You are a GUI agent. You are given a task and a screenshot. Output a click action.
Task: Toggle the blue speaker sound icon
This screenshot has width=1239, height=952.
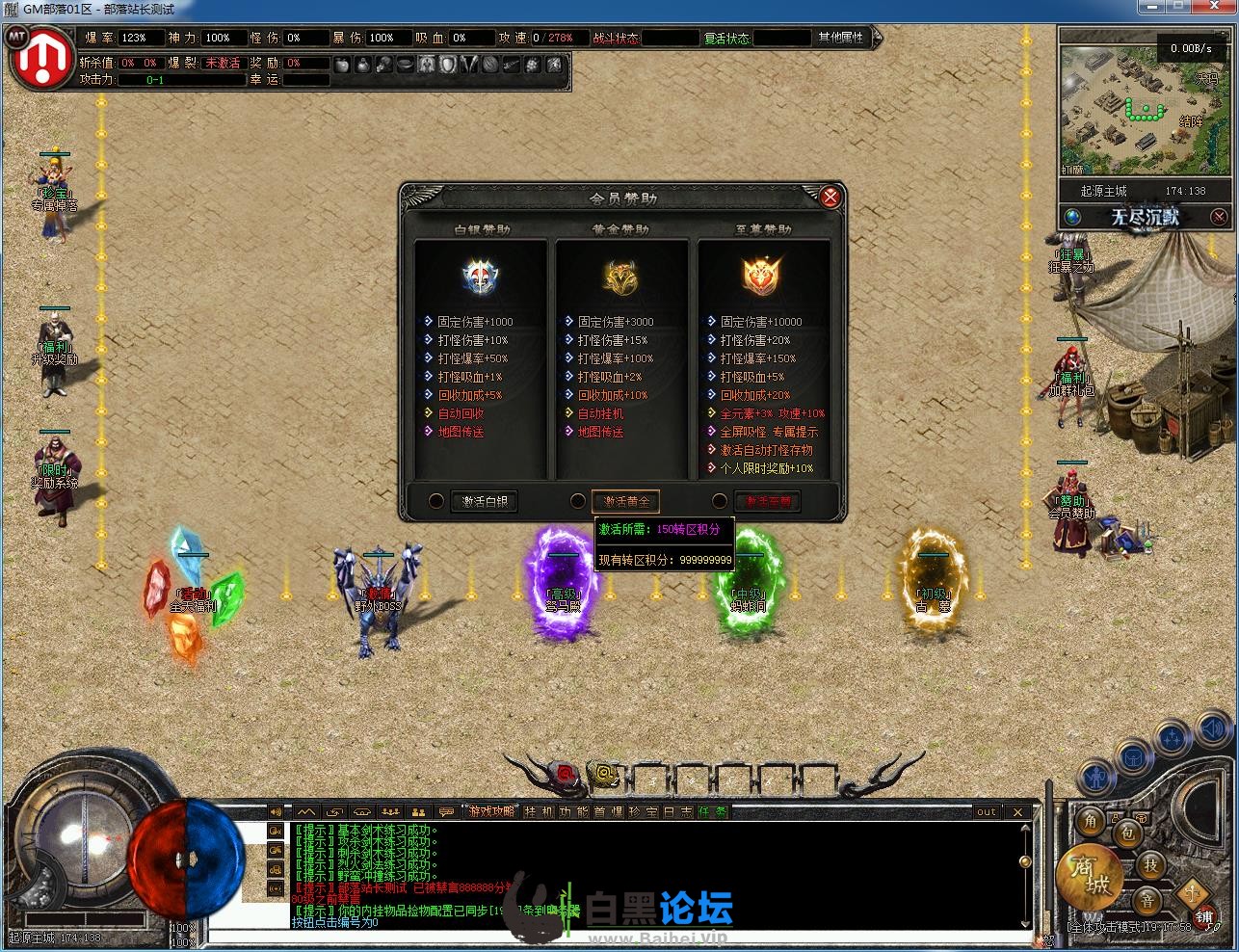[x=1213, y=730]
